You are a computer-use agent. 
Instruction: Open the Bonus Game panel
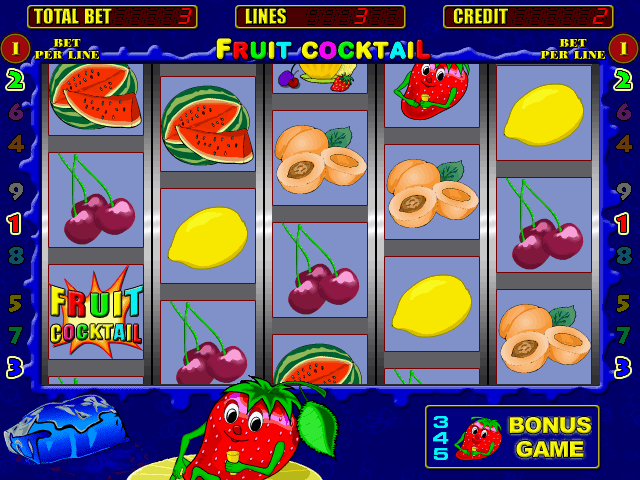511,436
